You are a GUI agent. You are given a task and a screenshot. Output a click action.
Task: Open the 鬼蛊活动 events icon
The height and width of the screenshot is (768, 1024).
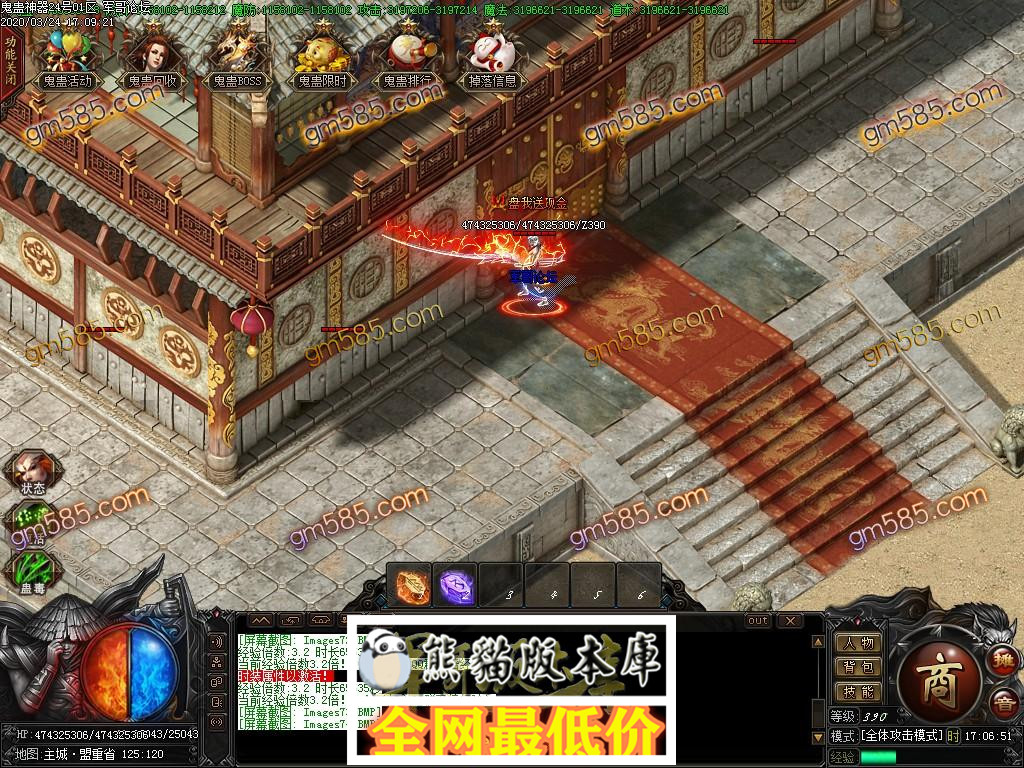click(67, 58)
